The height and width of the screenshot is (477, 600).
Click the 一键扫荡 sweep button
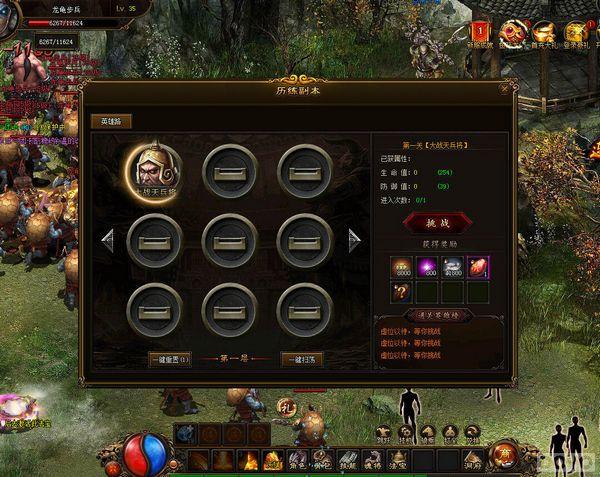302,359
